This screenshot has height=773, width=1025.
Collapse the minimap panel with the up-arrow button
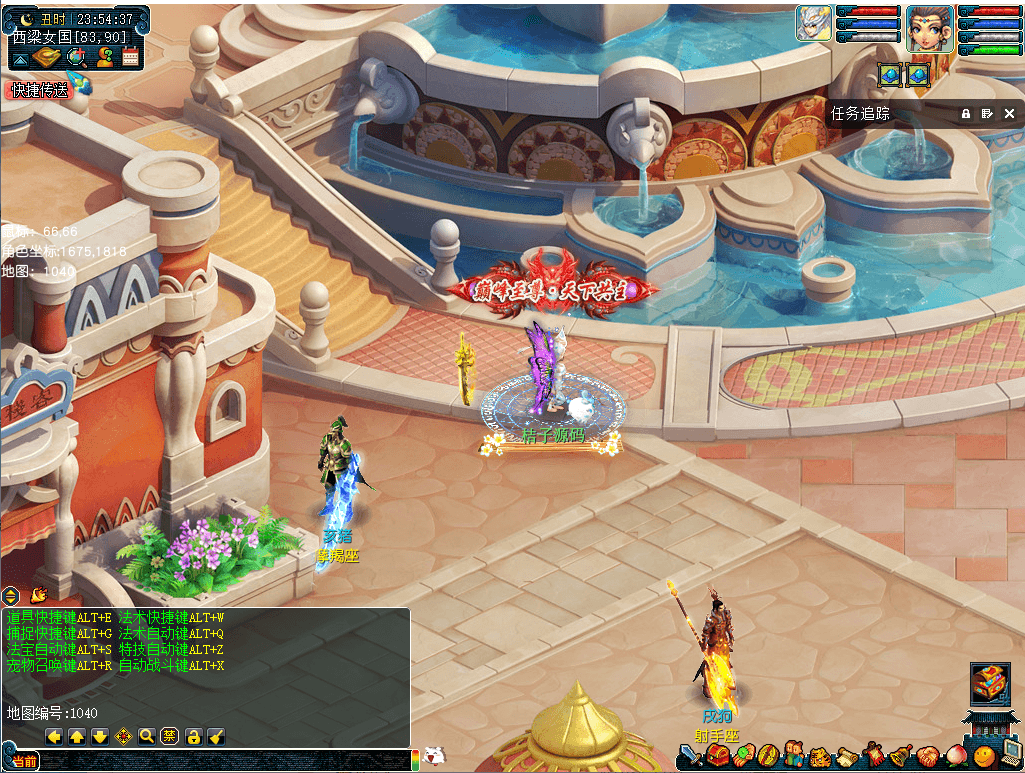tap(20, 59)
